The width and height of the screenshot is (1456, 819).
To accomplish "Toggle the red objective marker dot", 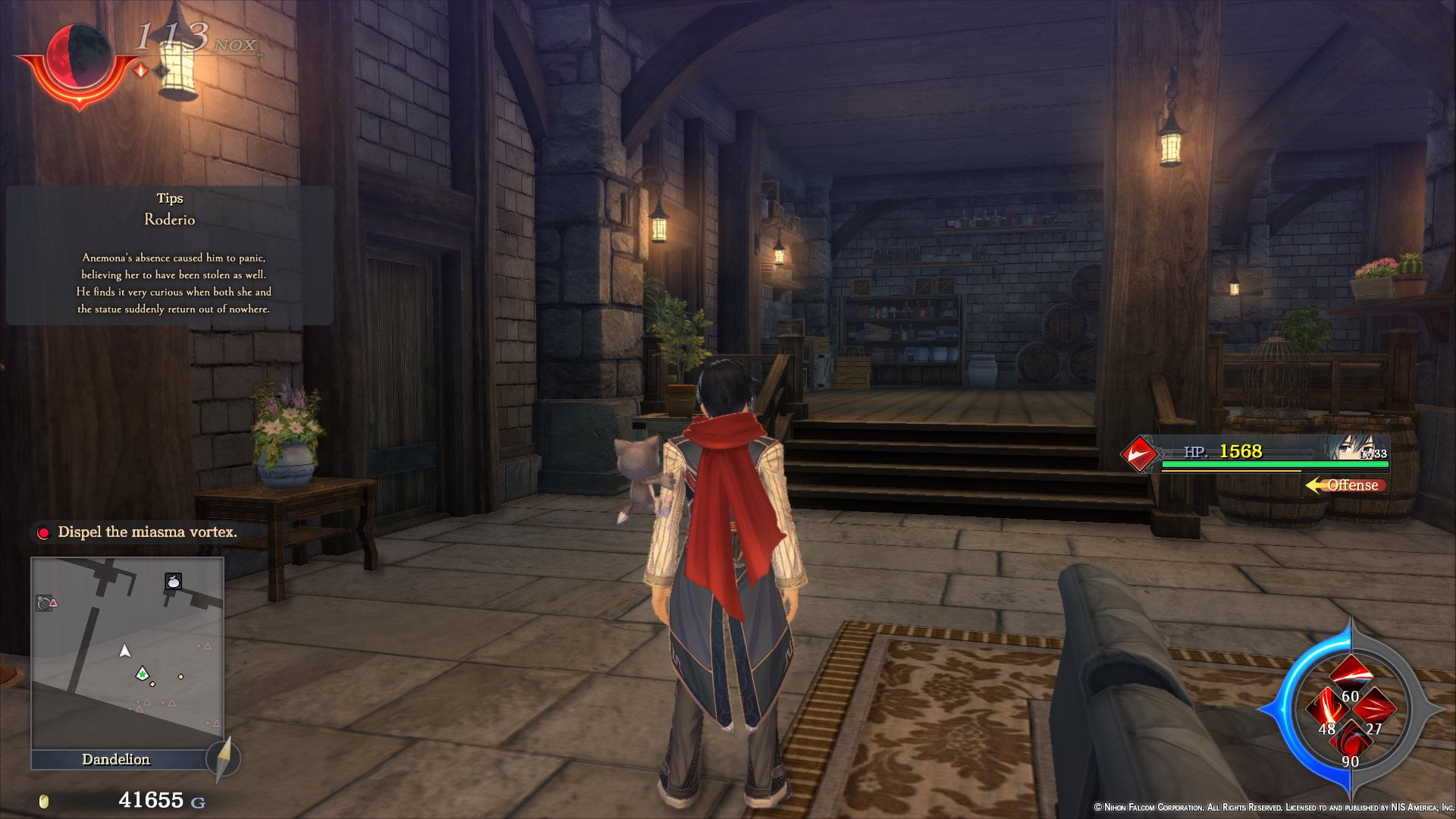I will [43, 532].
